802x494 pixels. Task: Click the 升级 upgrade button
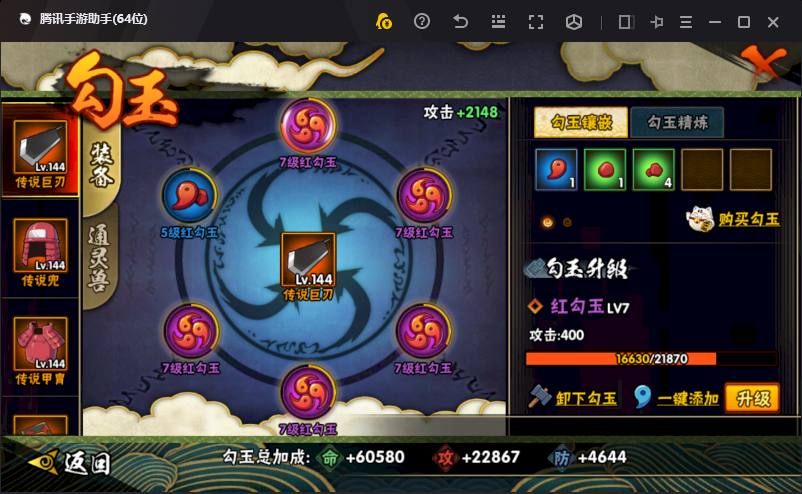coord(752,398)
